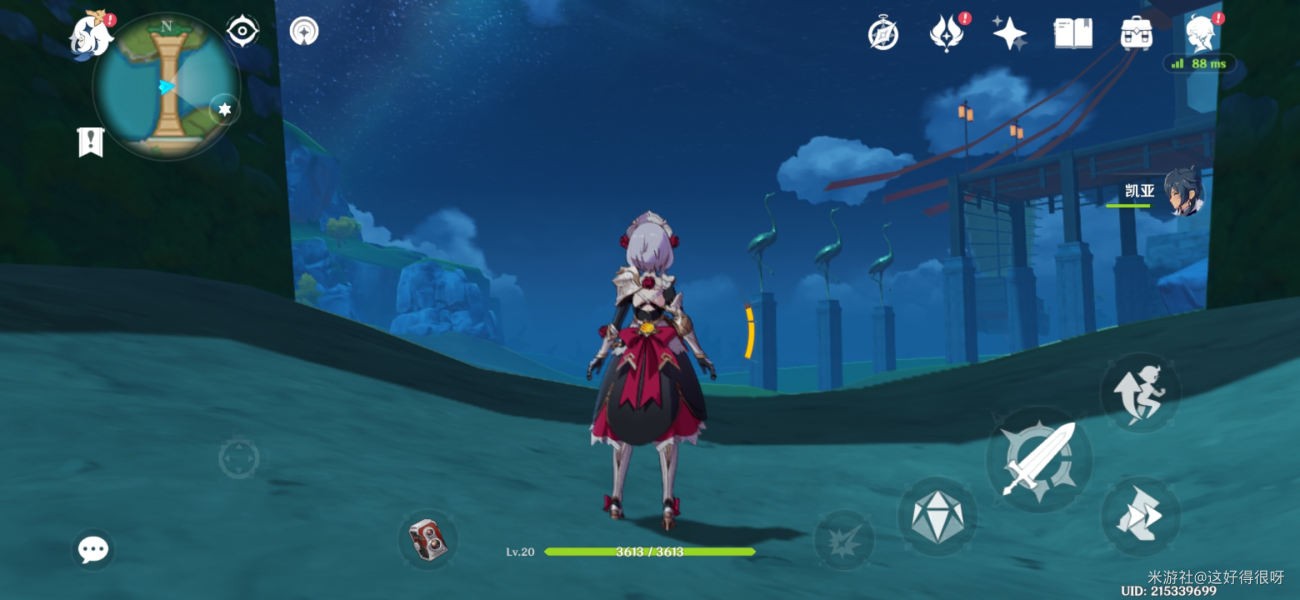Image resolution: width=1300 pixels, height=600 pixels.
Task: Open the Wish star icon
Action: click(x=1009, y=34)
